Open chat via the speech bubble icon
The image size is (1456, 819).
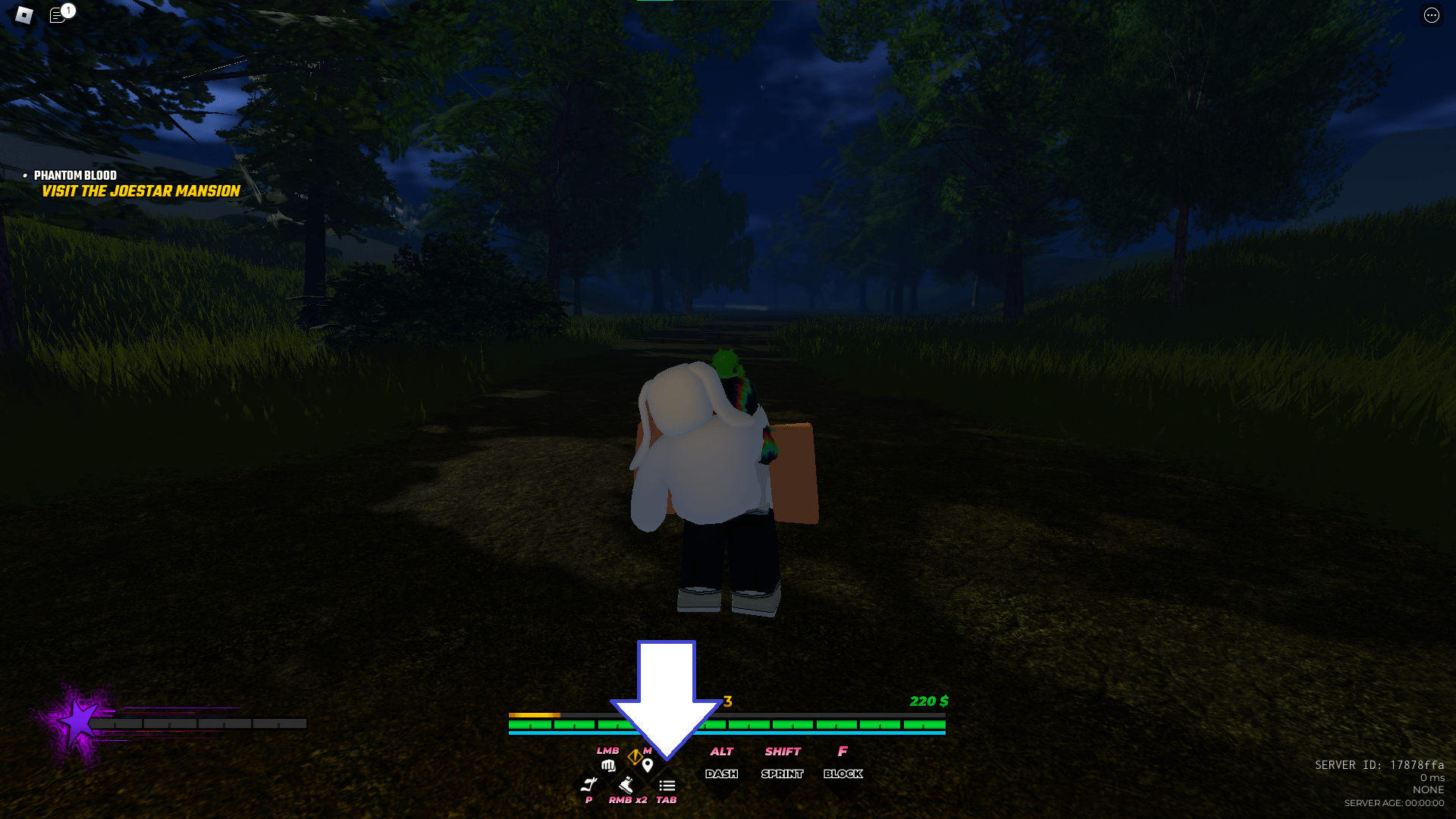point(56,16)
